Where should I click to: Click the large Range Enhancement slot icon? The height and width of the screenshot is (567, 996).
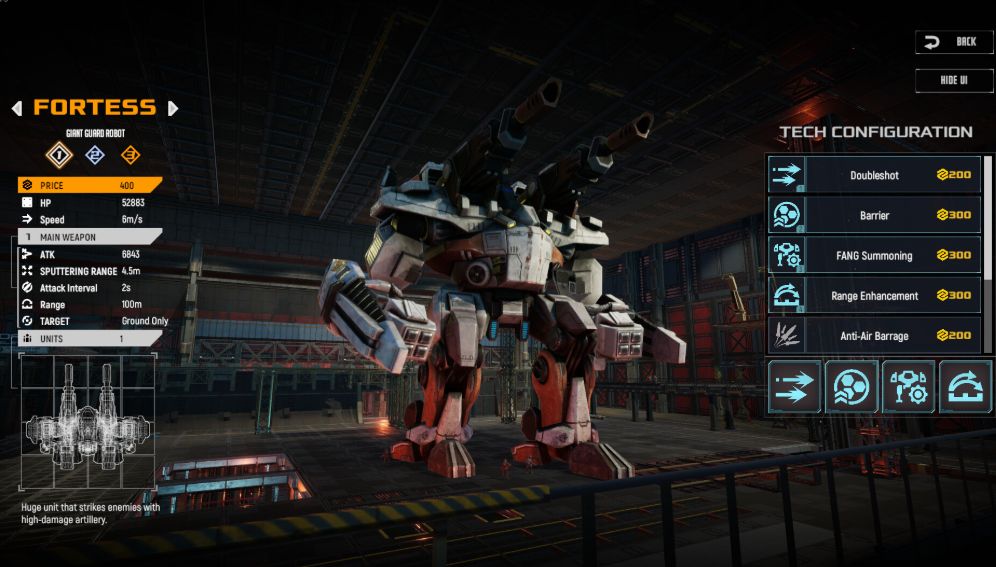965,387
